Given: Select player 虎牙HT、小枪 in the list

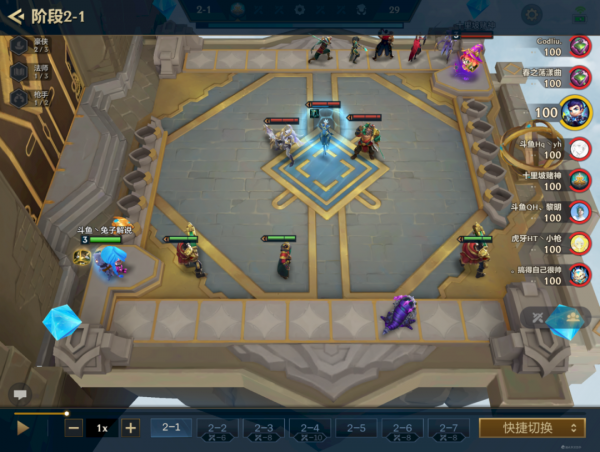Looking at the screenshot, I should pyautogui.click(x=579, y=245).
